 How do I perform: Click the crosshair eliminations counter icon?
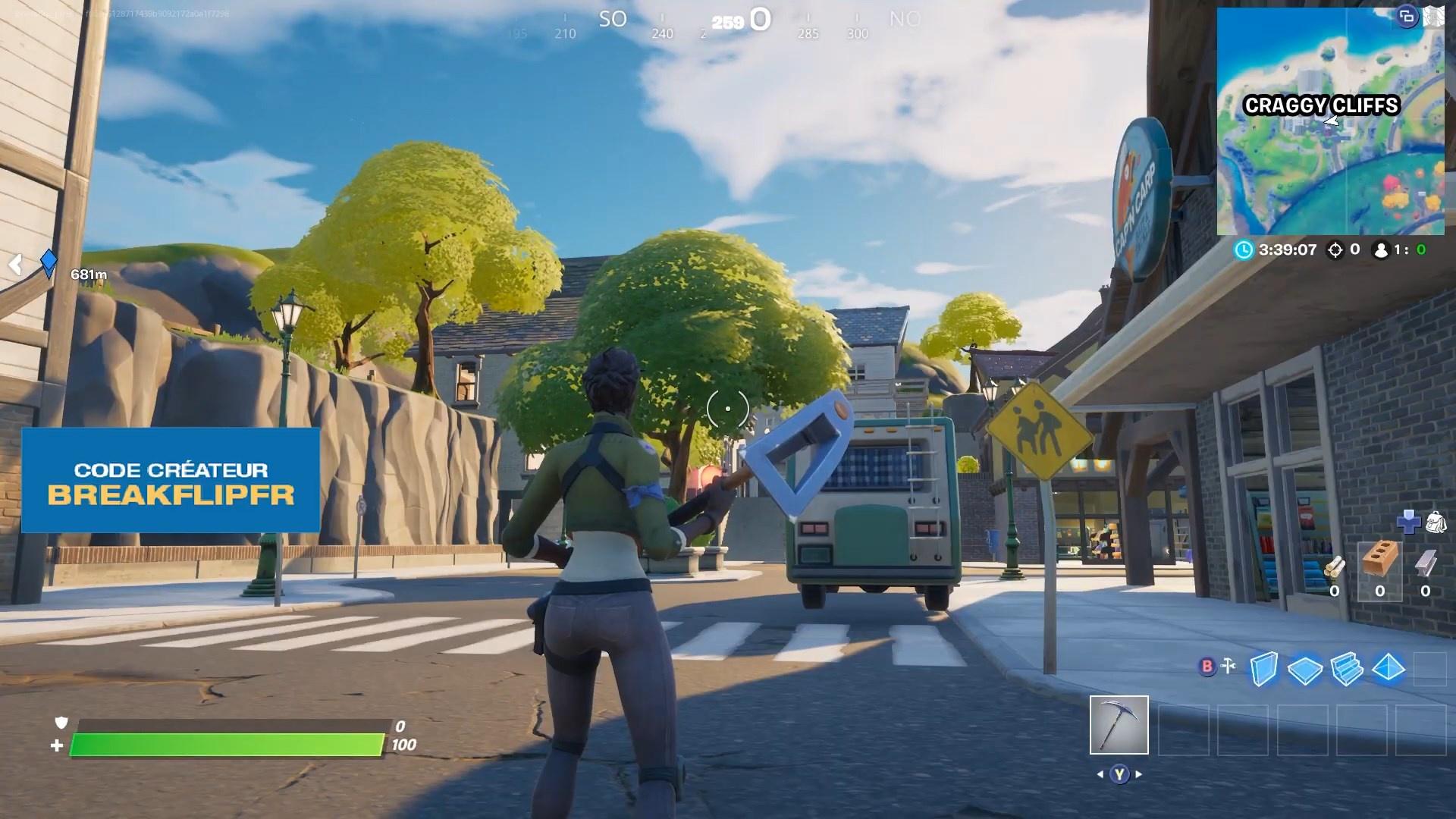[x=1335, y=250]
